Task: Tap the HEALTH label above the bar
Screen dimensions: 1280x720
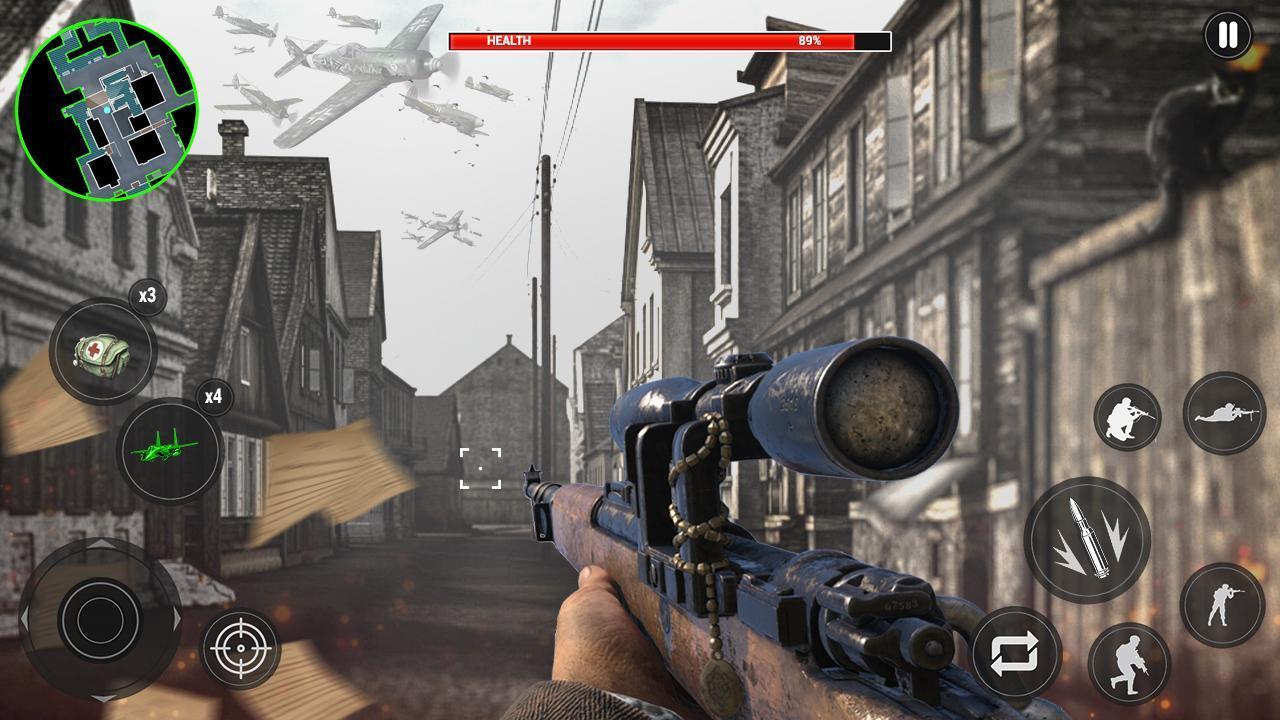Action: click(x=510, y=42)
